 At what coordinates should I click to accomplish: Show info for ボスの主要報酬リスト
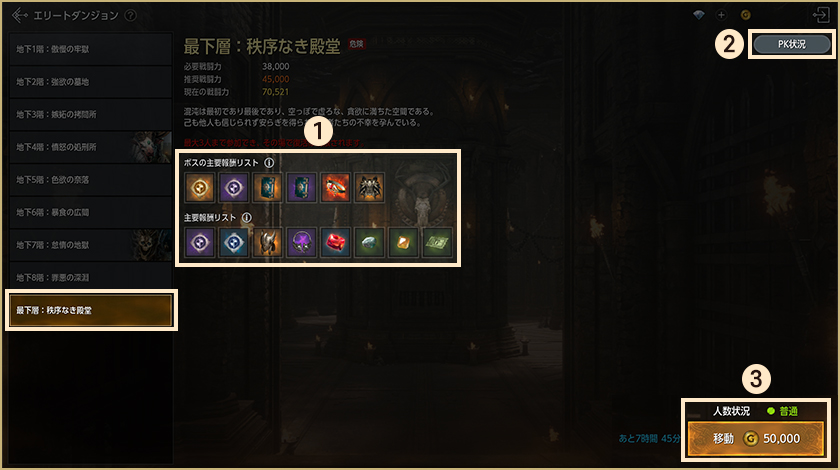tap(269, 162)
